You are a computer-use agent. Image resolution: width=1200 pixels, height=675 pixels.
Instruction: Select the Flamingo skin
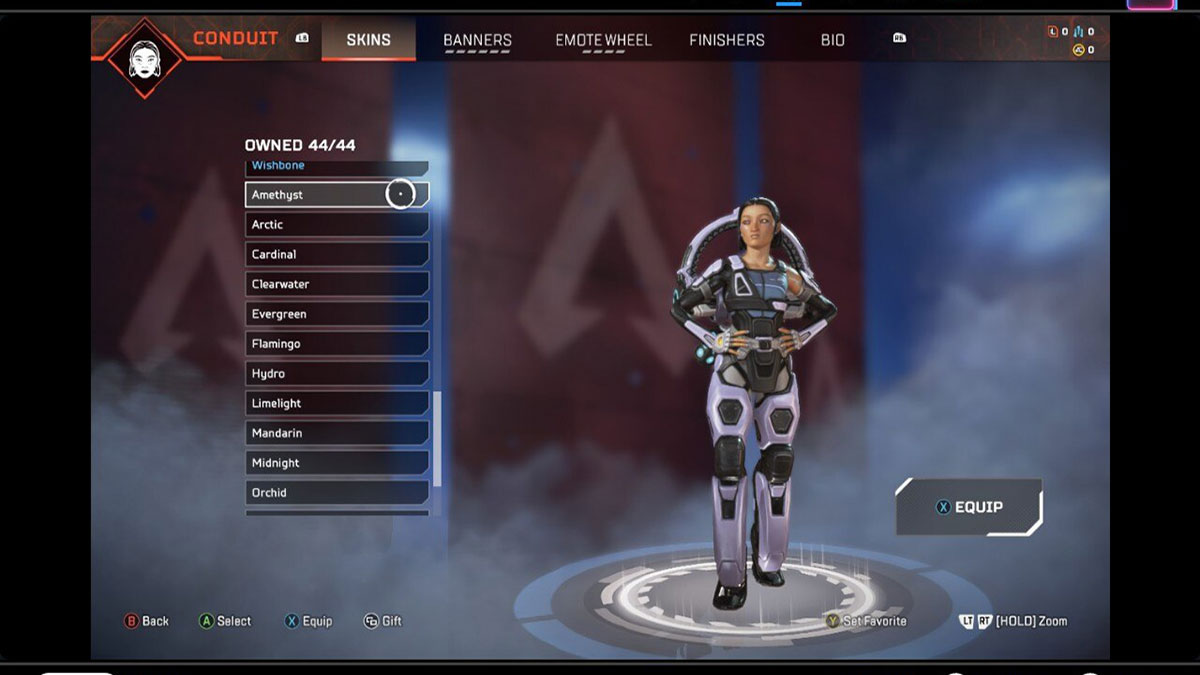[x=336, y=344]
